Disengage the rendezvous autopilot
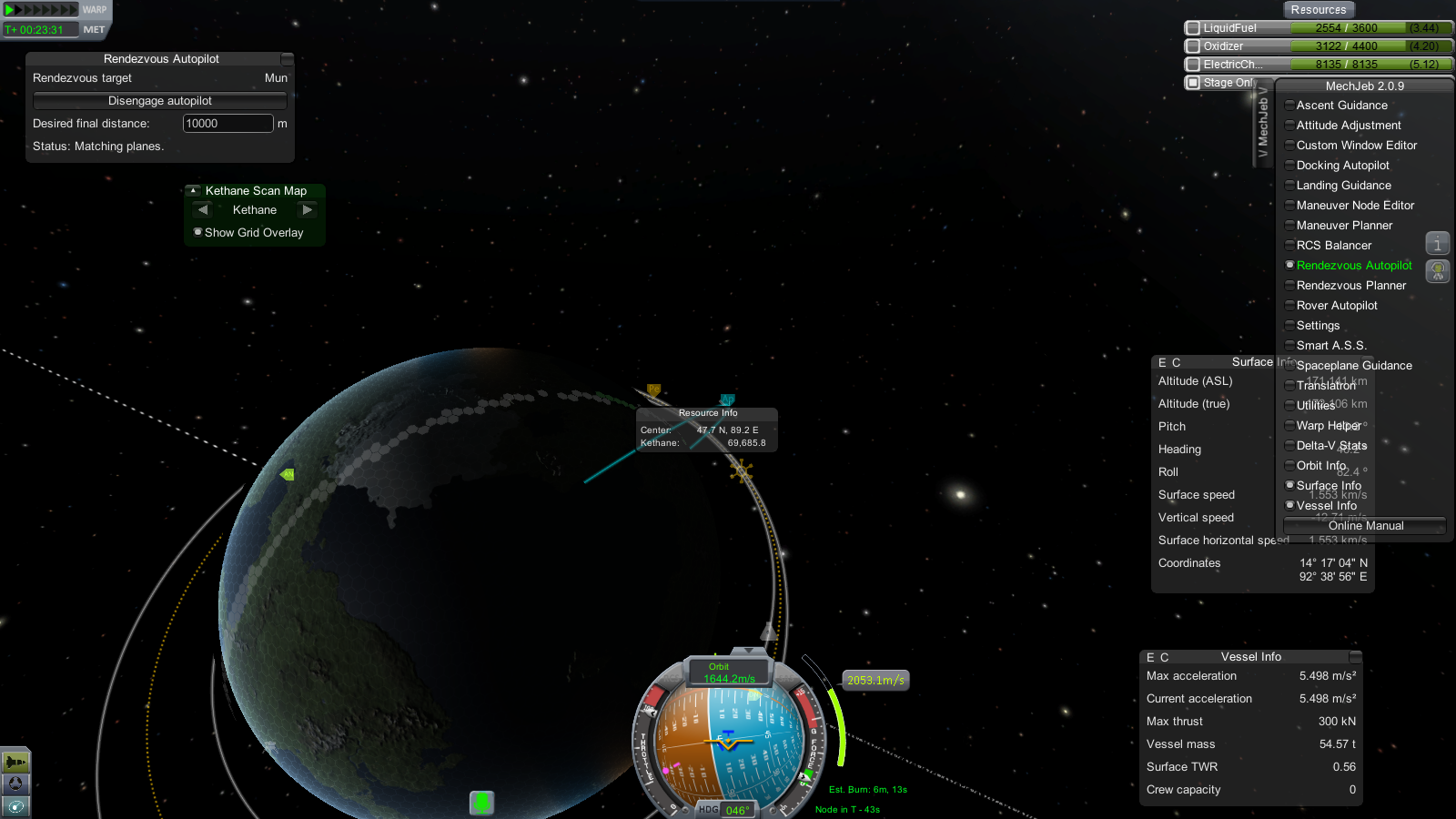Image resolution: width=1456 pixels, height=819 pixels. [x=160, y=101]
